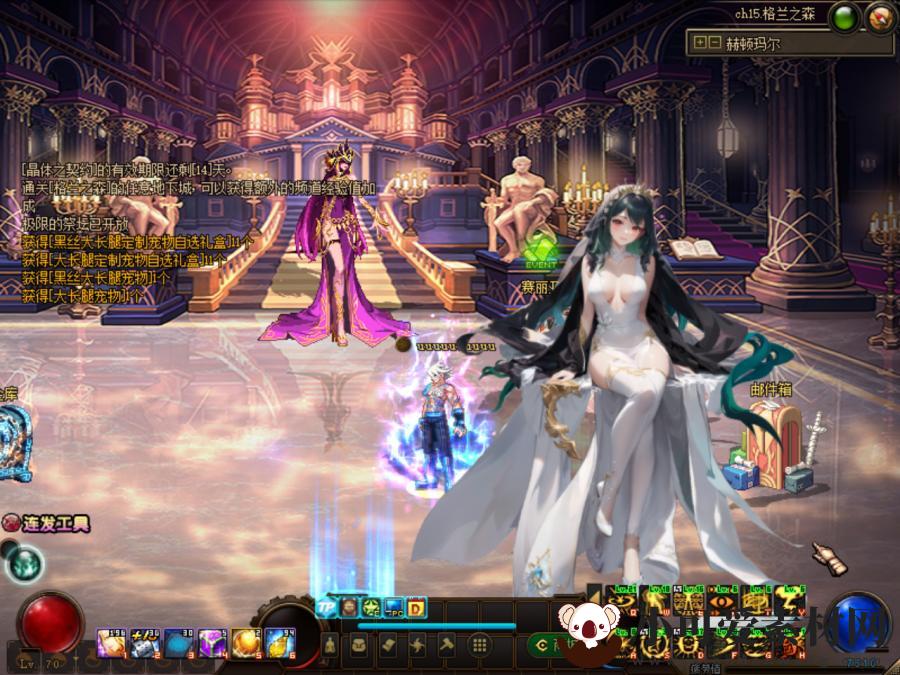Use the purple cube in quick slot 4

pyautogui.click(x=211, y=644)
